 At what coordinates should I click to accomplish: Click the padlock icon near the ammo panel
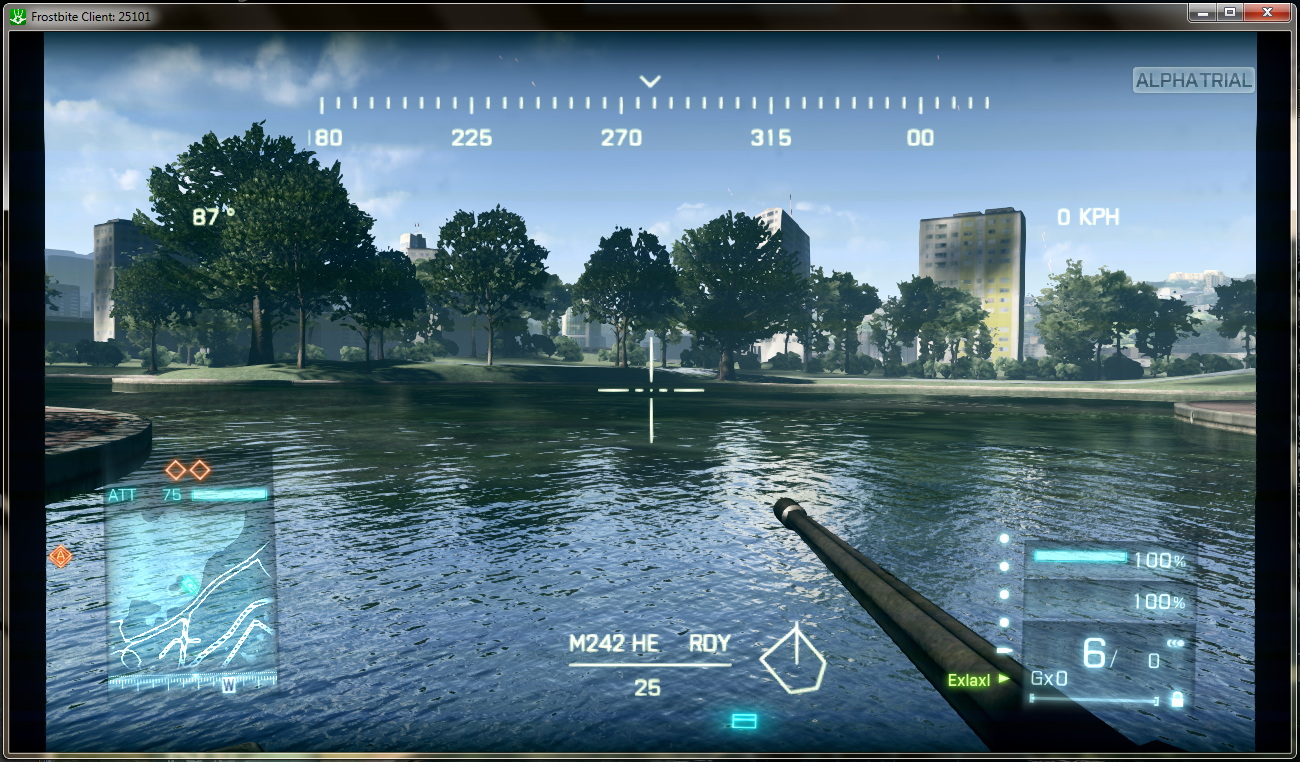pyautogui.click(x=1177, y=700)
